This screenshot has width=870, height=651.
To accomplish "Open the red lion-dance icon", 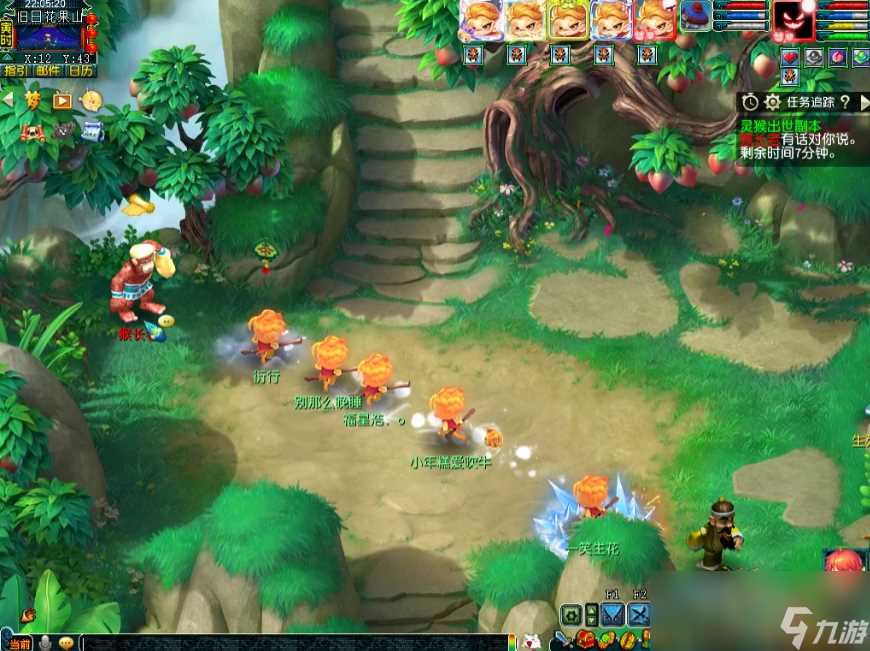I will (x=33, y=130).
